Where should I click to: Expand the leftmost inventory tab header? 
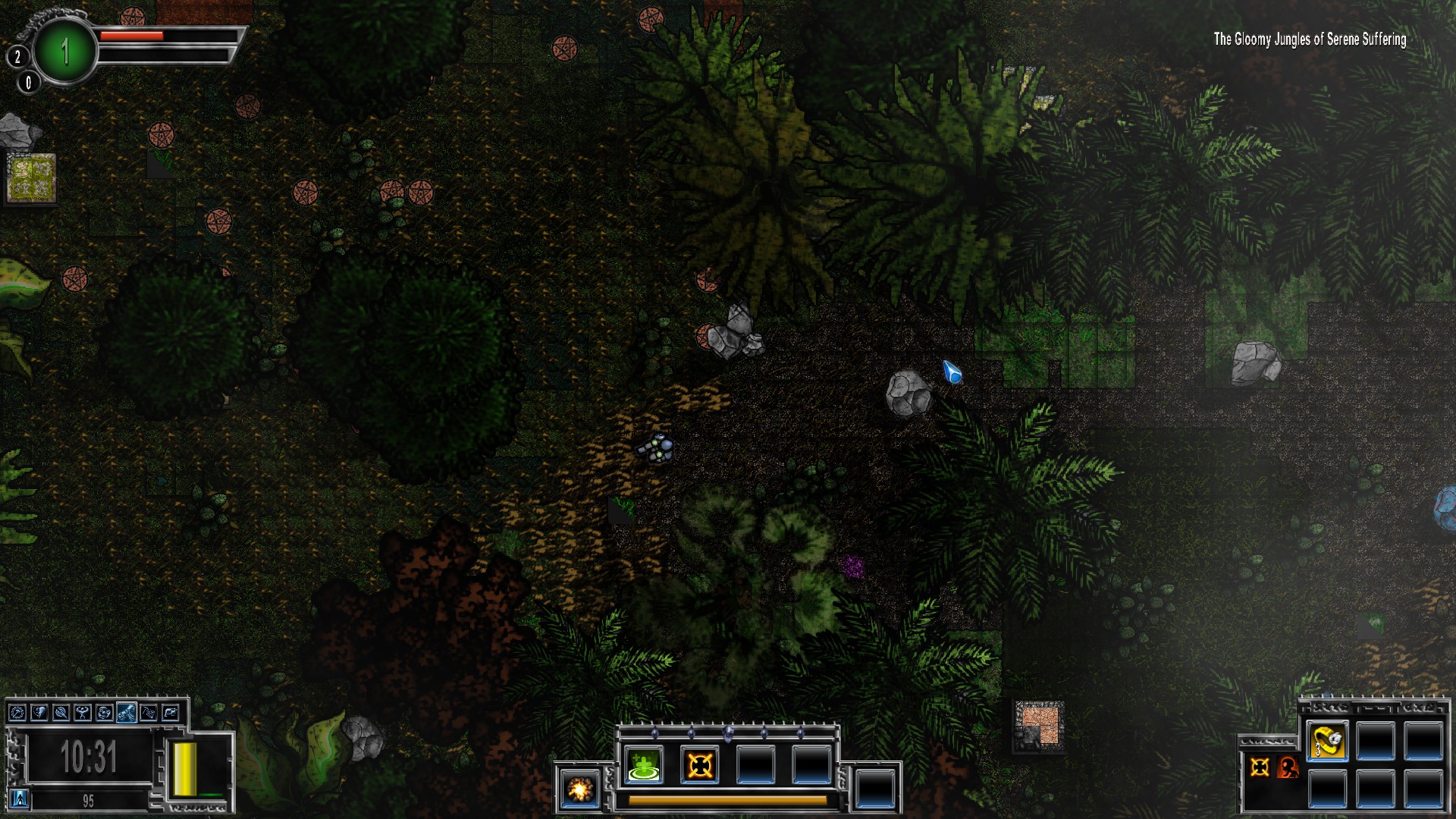coord(1324,708)
